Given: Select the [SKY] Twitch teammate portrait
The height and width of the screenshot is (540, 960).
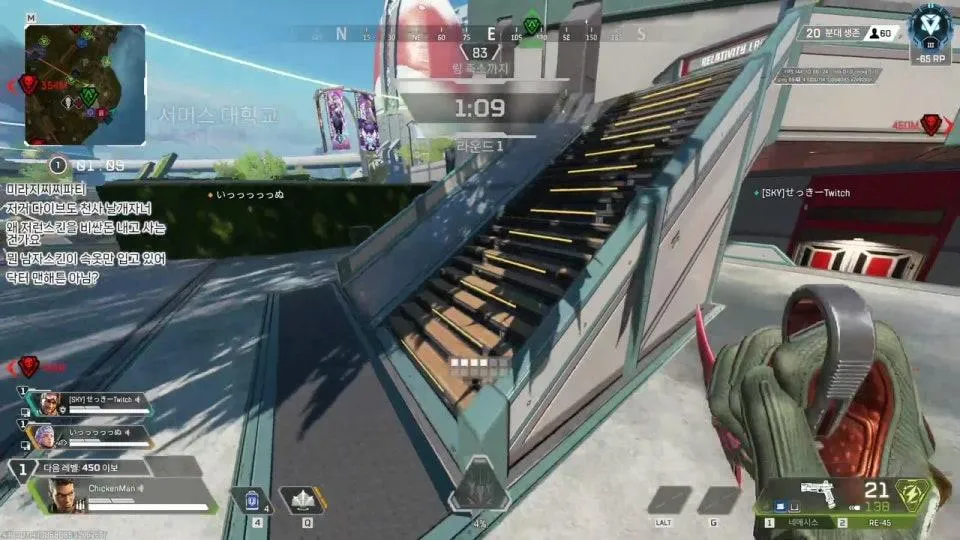Looking at the screenshot, I should point(43,403).
